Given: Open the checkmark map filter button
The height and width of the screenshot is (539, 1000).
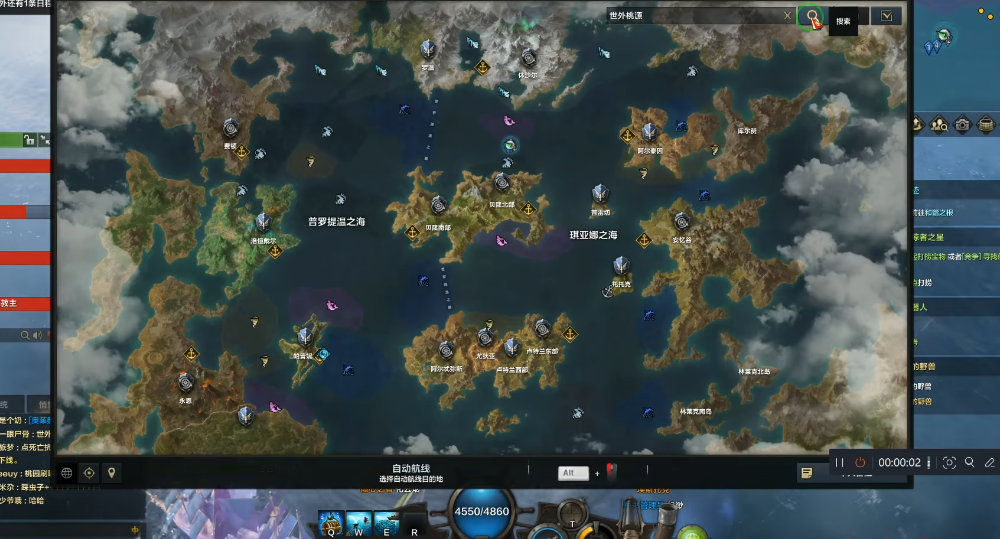Looking at the screenshot, I should tap(886, 16).
